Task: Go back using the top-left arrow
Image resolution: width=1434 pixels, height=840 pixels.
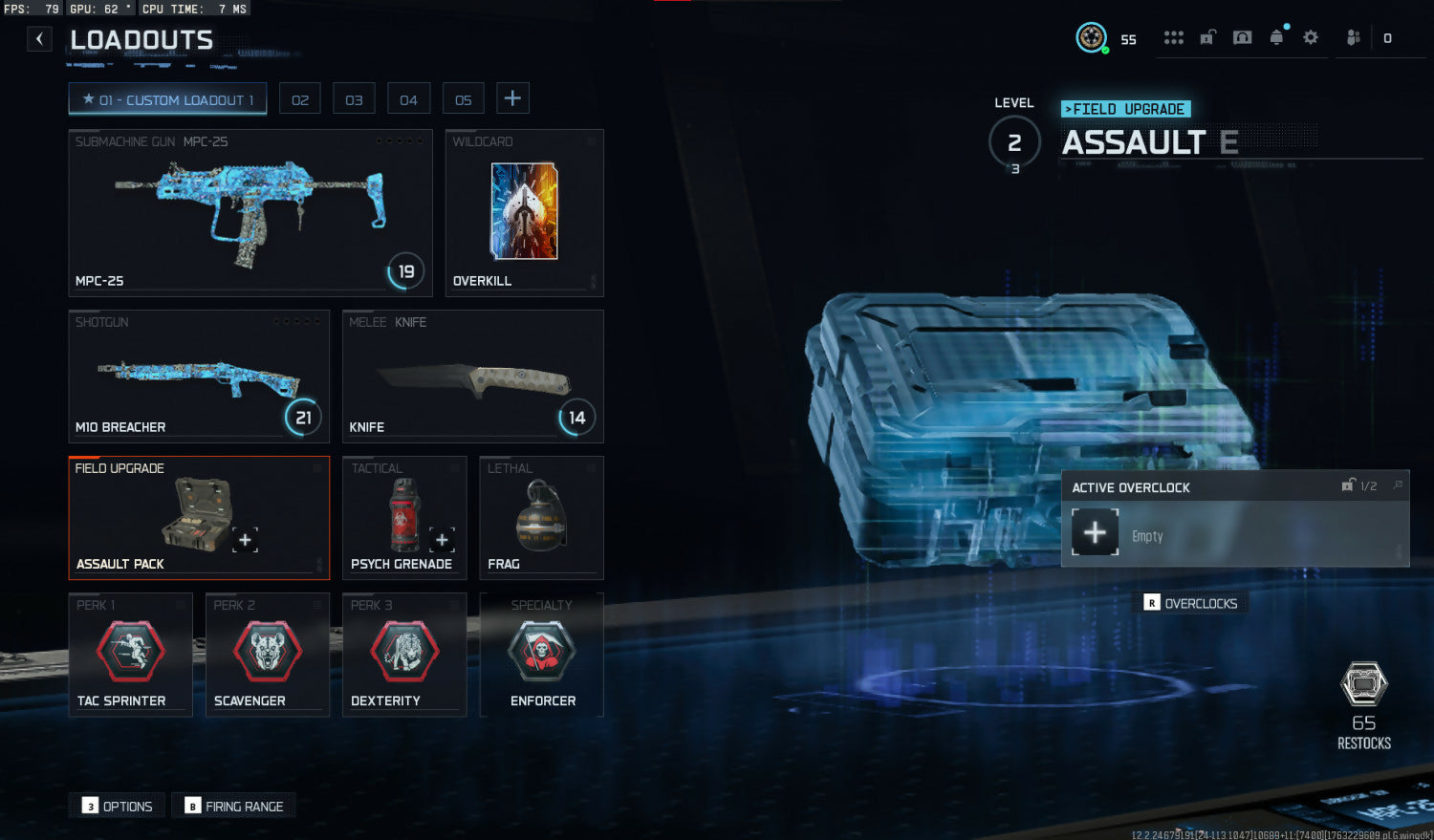Action: click(x=39, y=39)
